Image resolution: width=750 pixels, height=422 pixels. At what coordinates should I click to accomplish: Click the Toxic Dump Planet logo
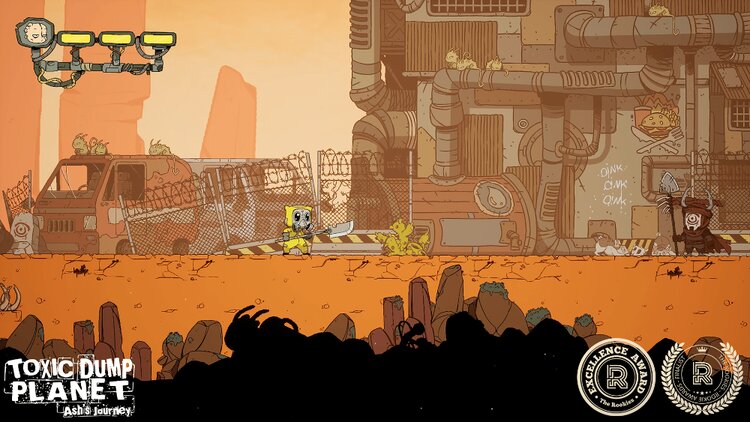[68, 386]
